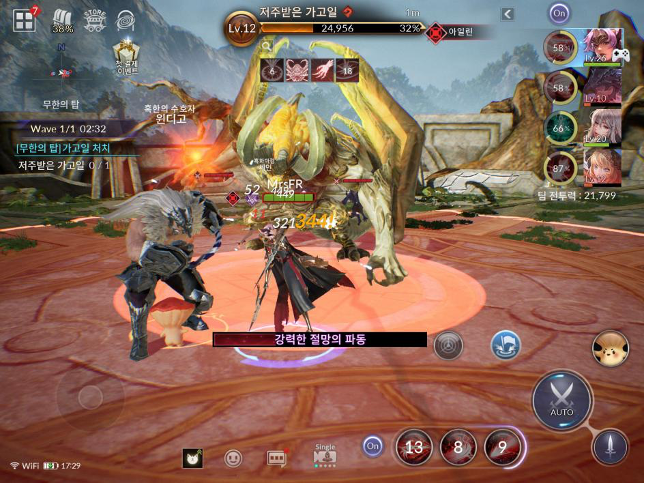Toggle the On button above party portraits
This screenshot has width=645, height=483.
pos(558,14)
